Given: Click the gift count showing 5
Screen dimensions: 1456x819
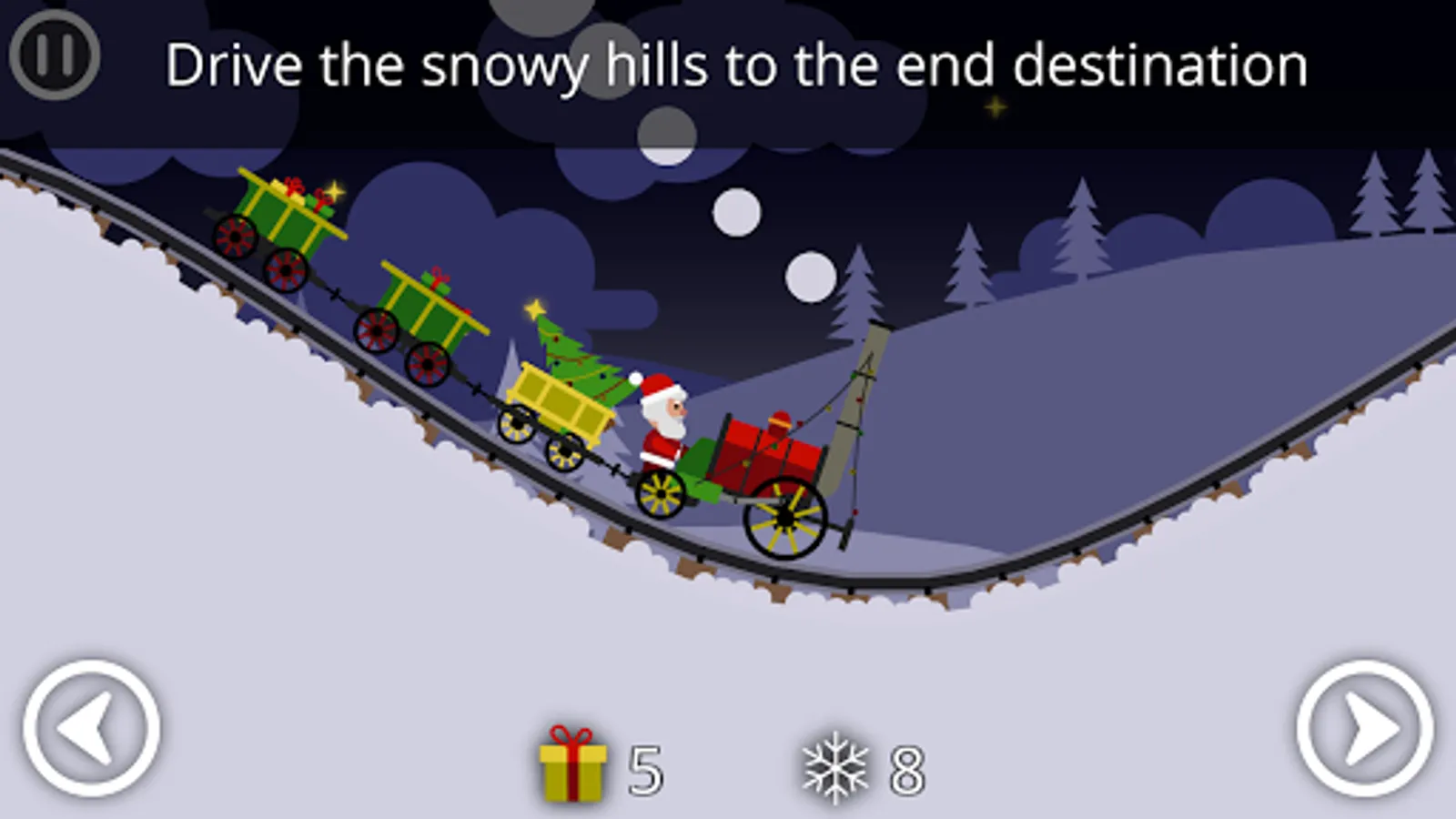Looking at the screenshot, I should point(643,769).
